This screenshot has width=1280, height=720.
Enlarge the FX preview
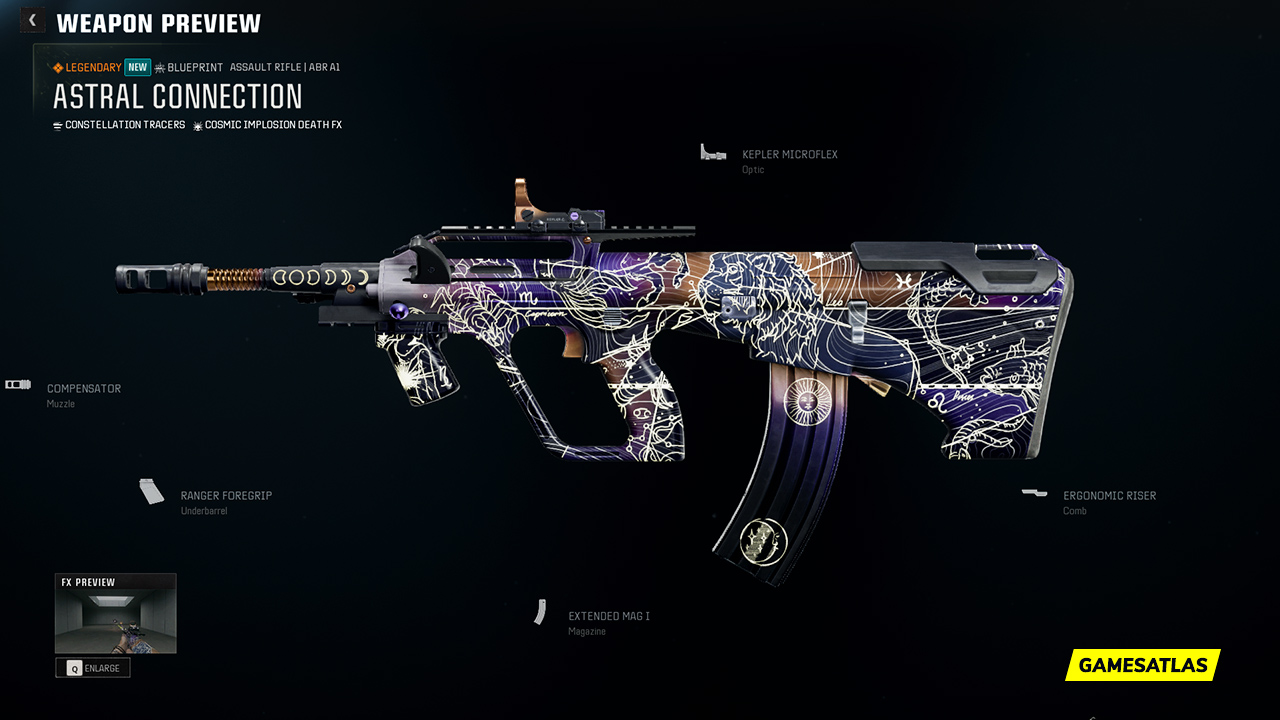click(93, 668)
